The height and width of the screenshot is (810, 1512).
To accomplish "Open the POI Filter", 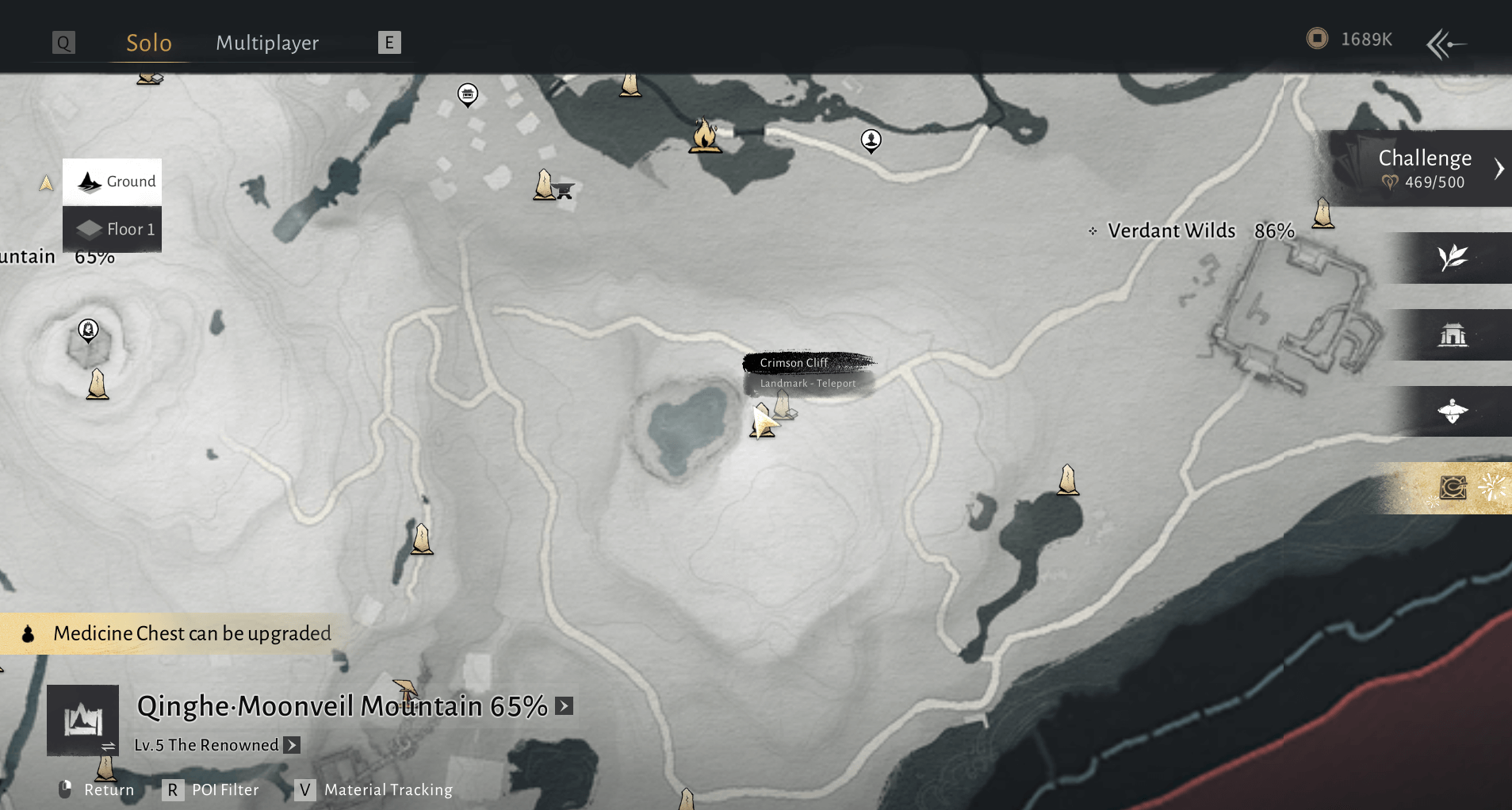I will tap(213, 789).
